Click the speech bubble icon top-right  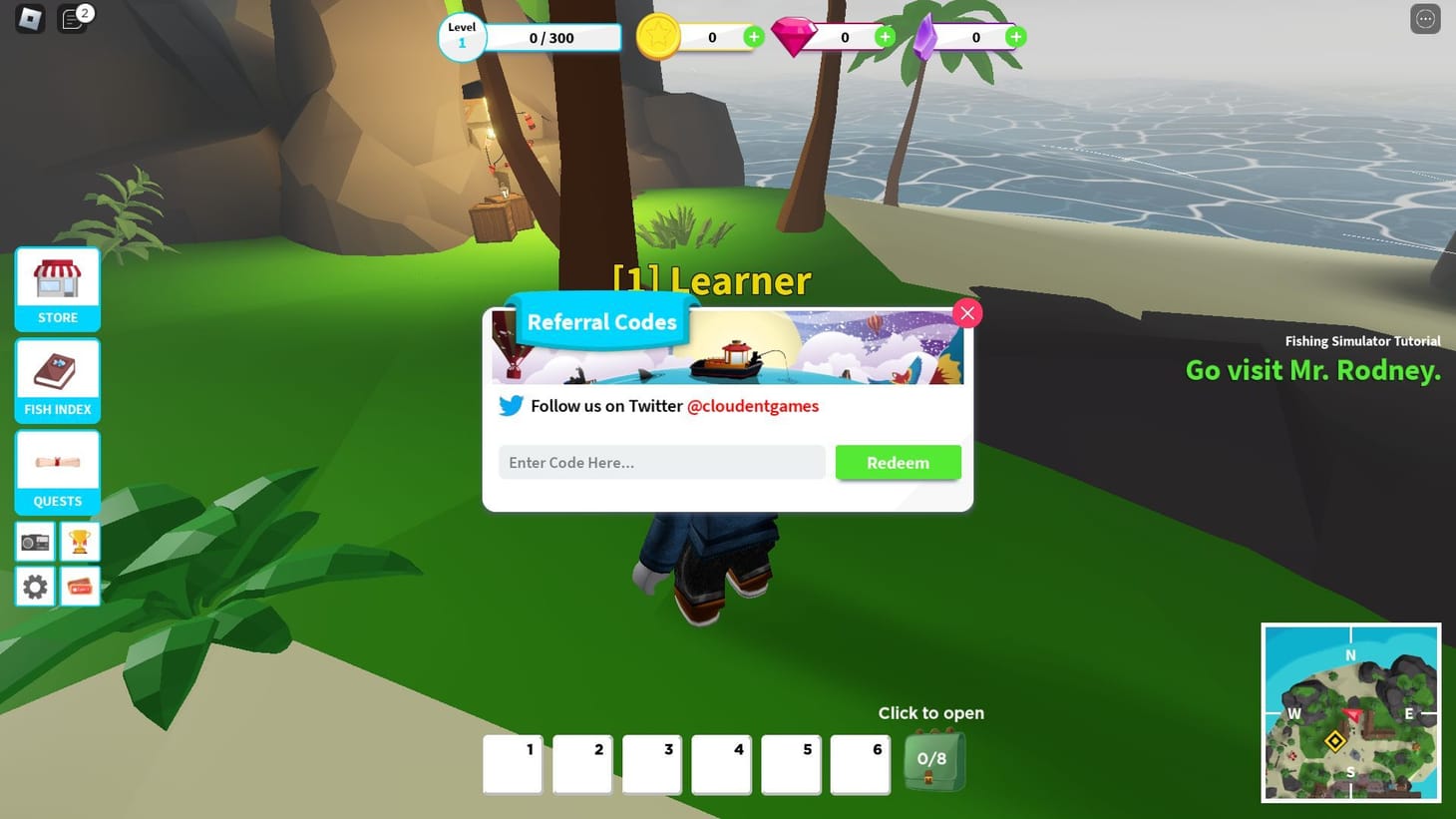[1425, 18]
